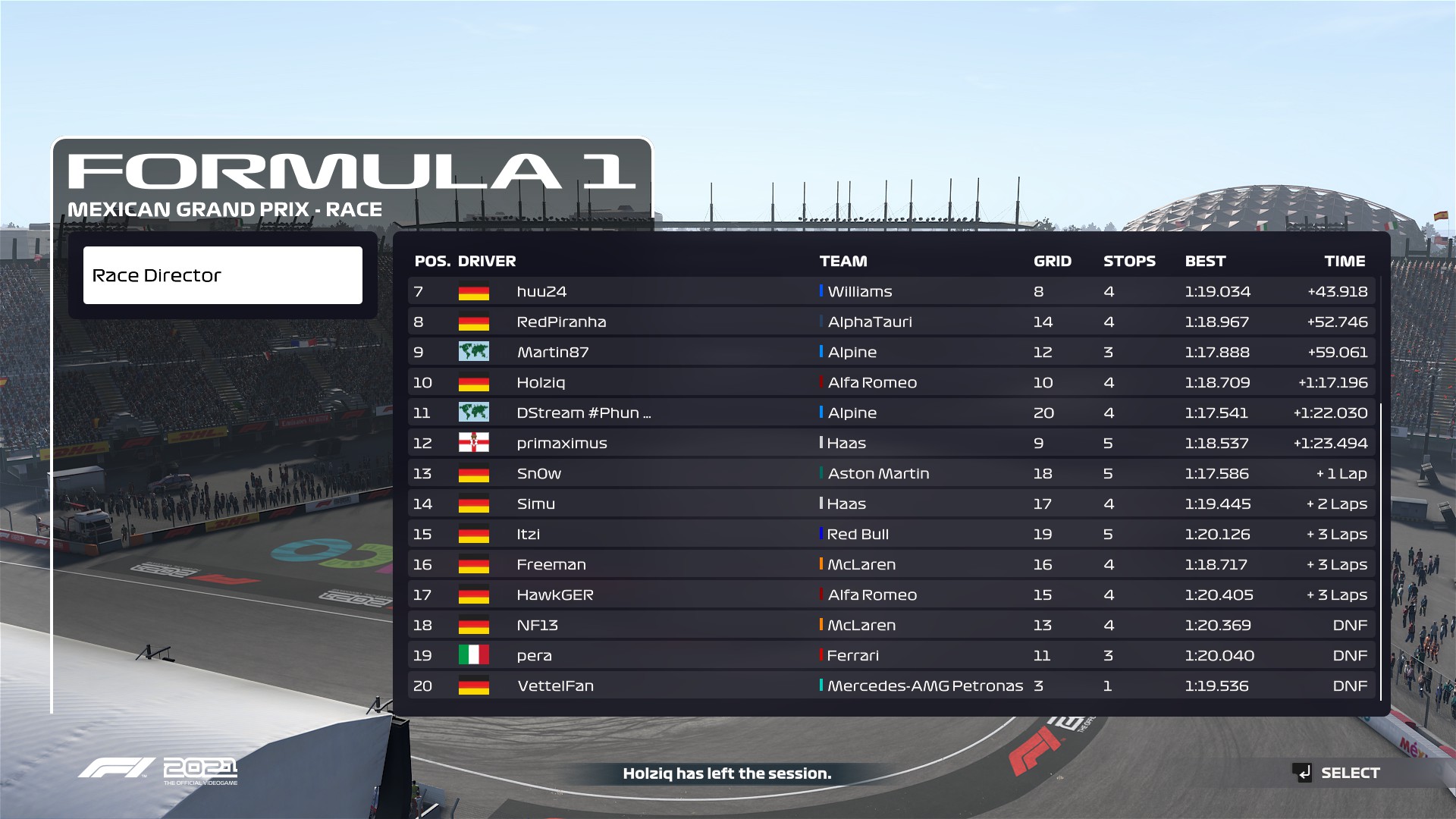Select the Race Director menu entry
The width and height of the screenshot is (1456, 819).
pos(222,275)
